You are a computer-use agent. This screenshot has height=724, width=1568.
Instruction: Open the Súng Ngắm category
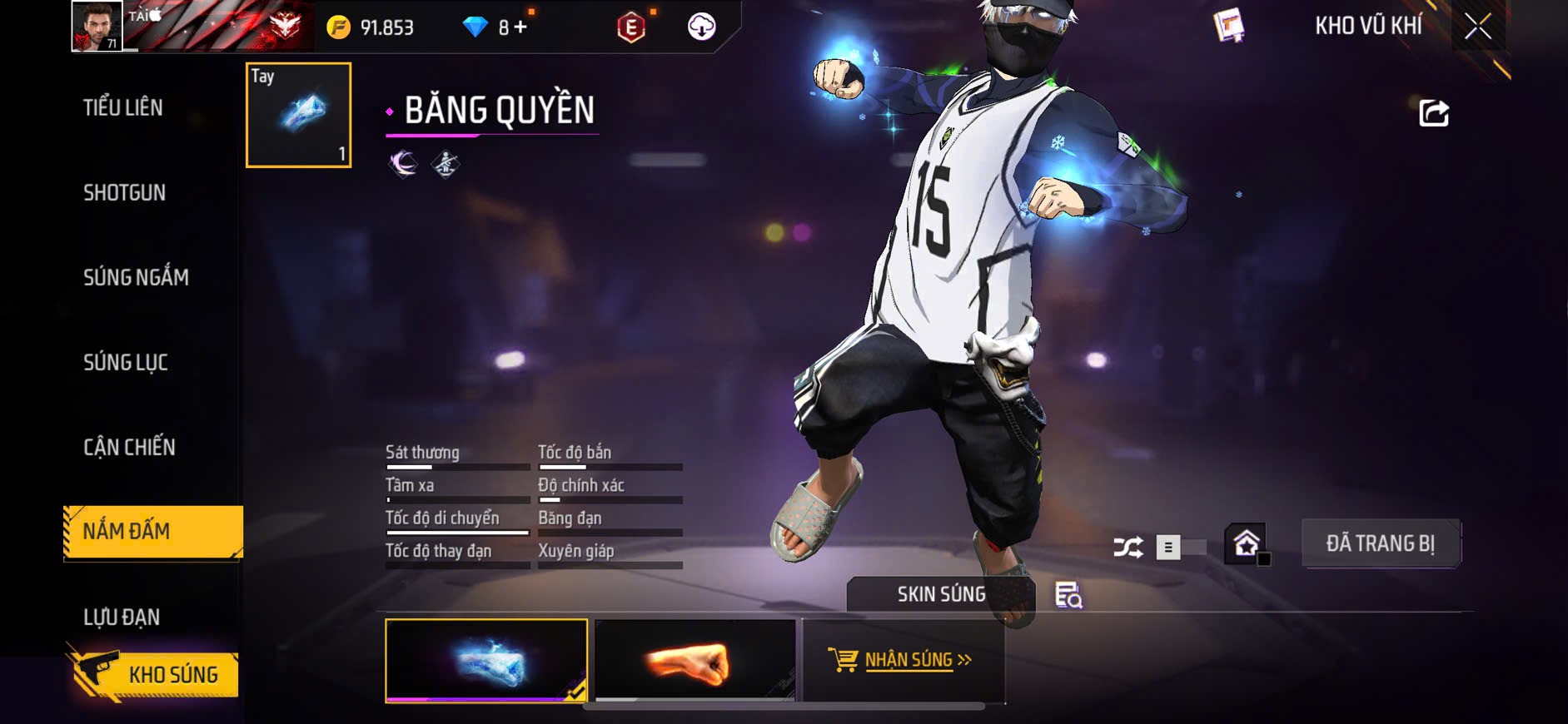(x=136, y=277)
